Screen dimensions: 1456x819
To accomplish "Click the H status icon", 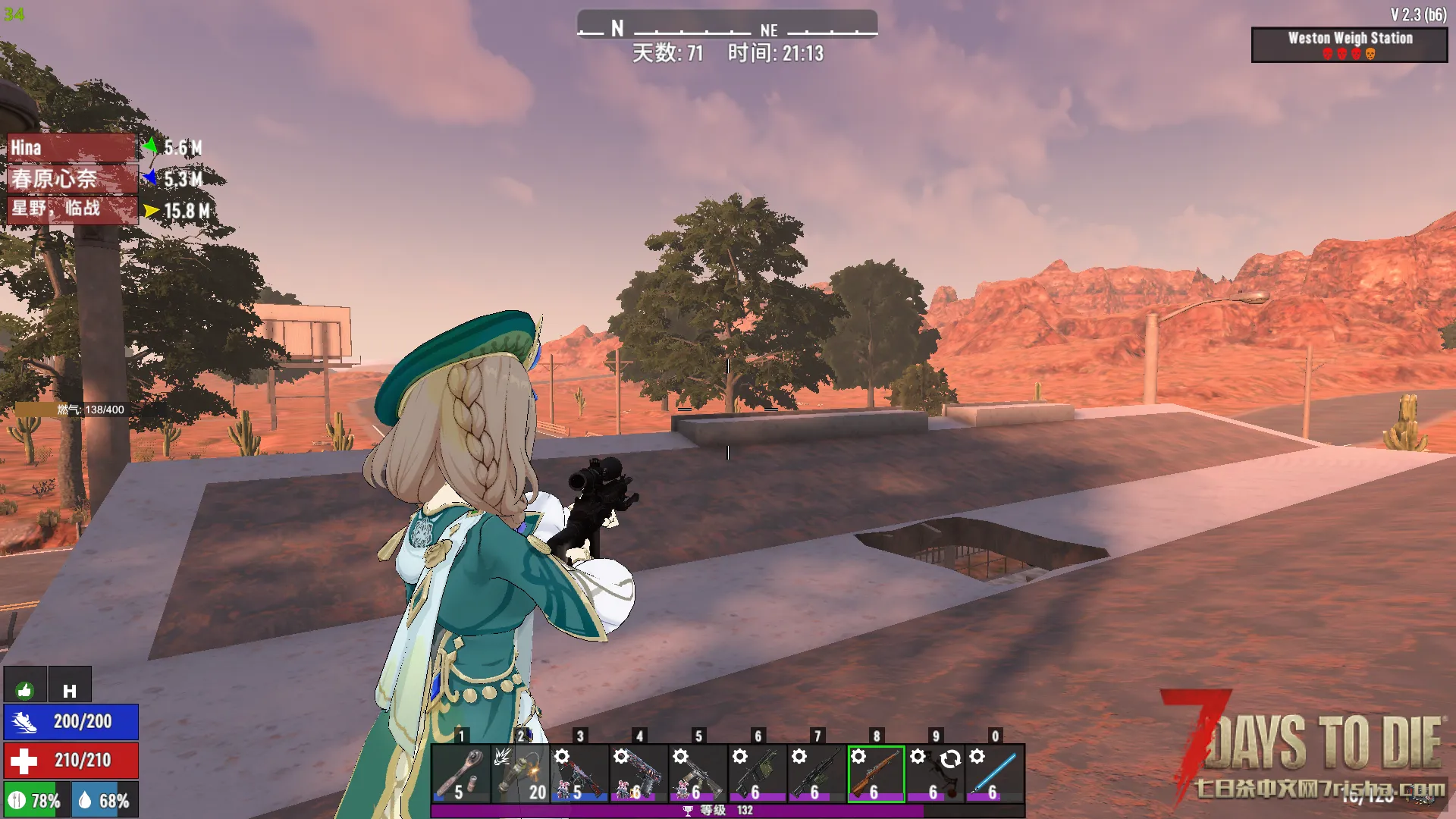I will point(70,689).
